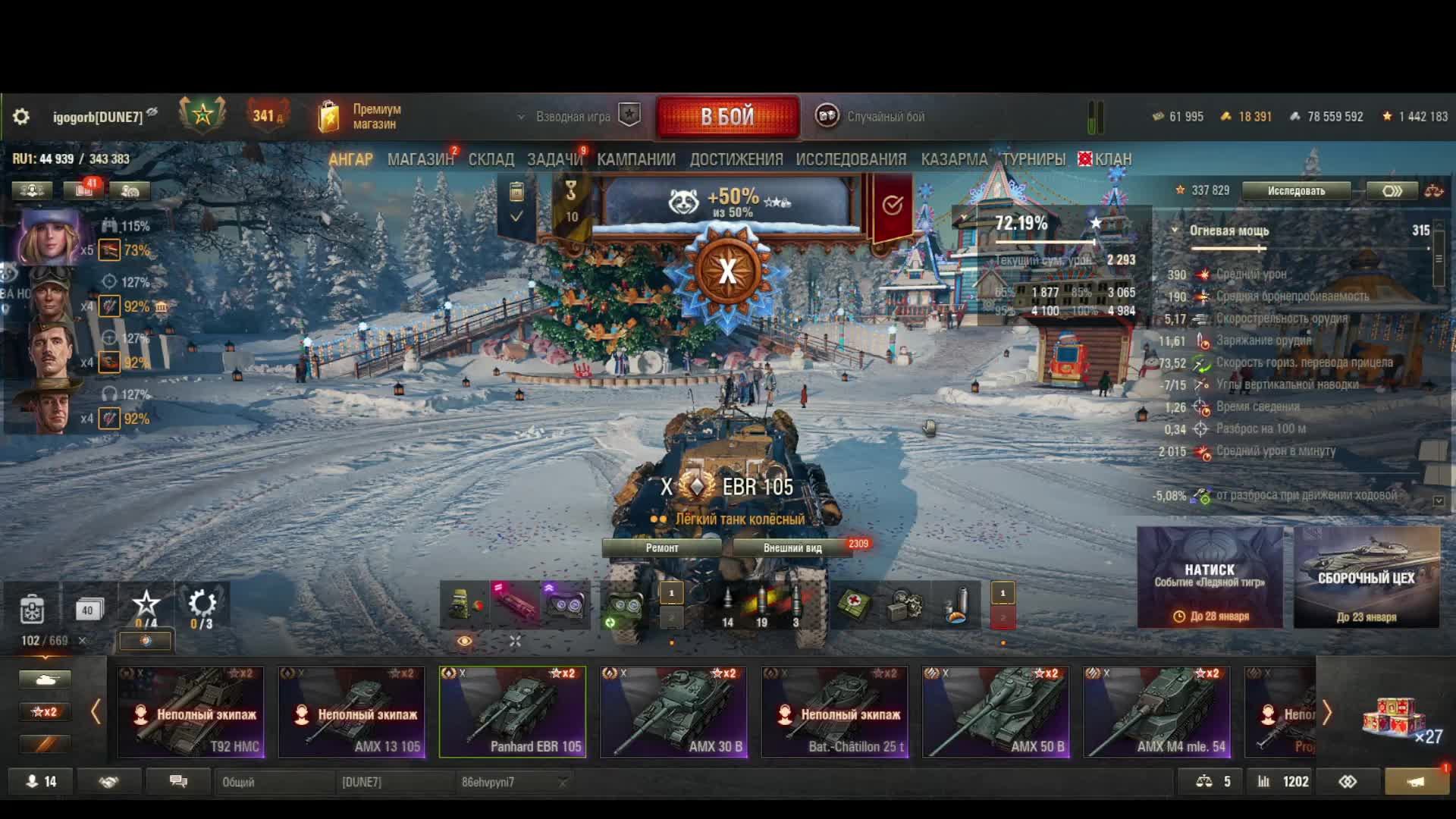Open the СКЛАД tab
The height and width of the screenshot is (819, 1456).
click(491, 159)
